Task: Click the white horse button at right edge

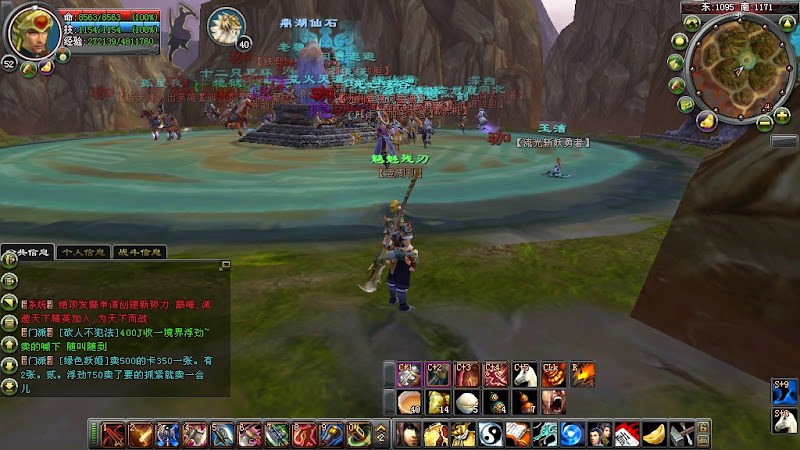Action: pos(782,421)
